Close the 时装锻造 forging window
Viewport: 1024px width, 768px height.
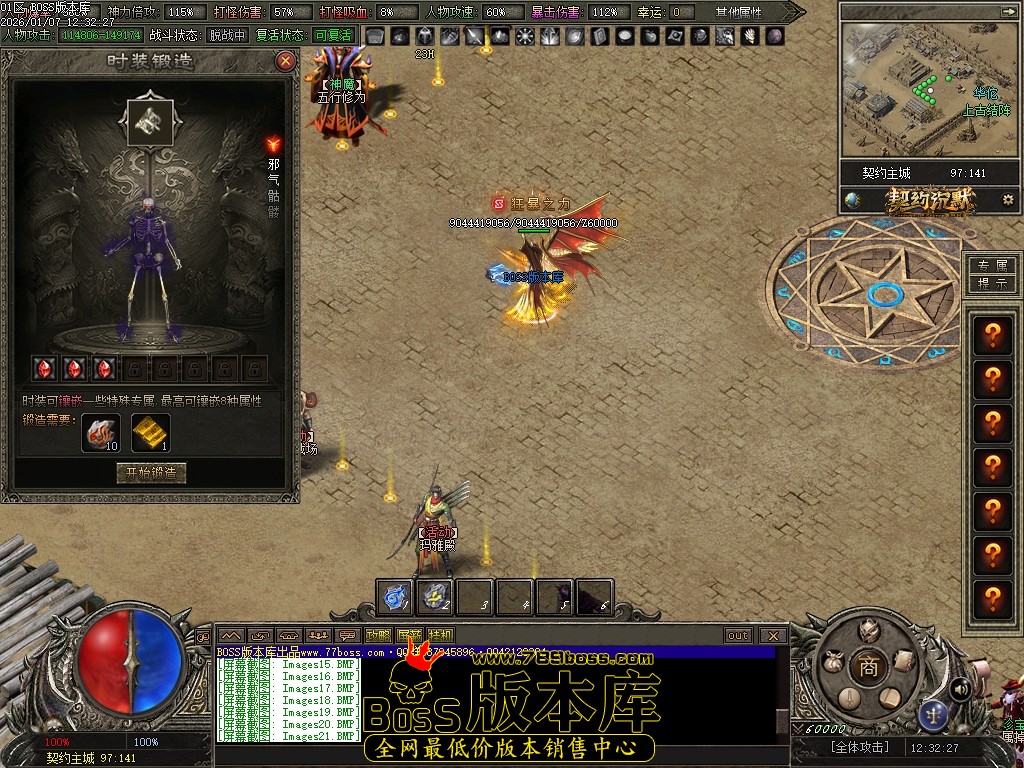[286, 61]
